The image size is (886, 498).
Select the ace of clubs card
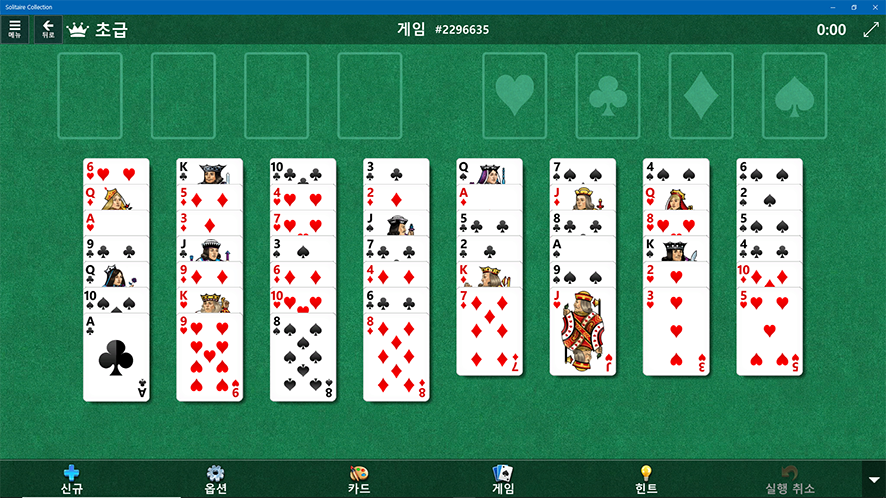[x=116, y=360]
